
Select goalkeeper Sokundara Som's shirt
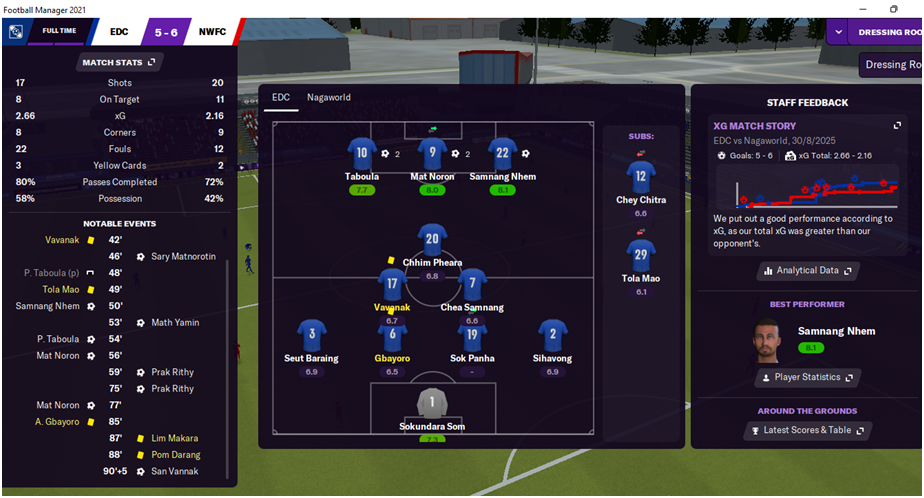tap(432, 403)
